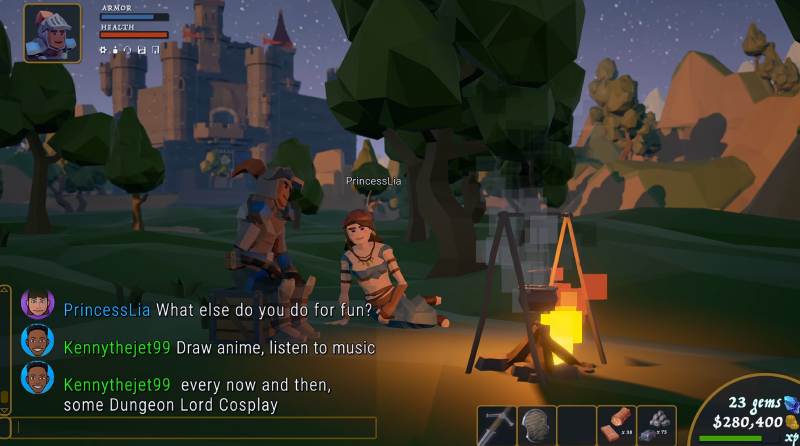The width and height of the screenshot is (800, 446).
Task: Click the gold coins currency icon
Action: (x=792, y=422)
